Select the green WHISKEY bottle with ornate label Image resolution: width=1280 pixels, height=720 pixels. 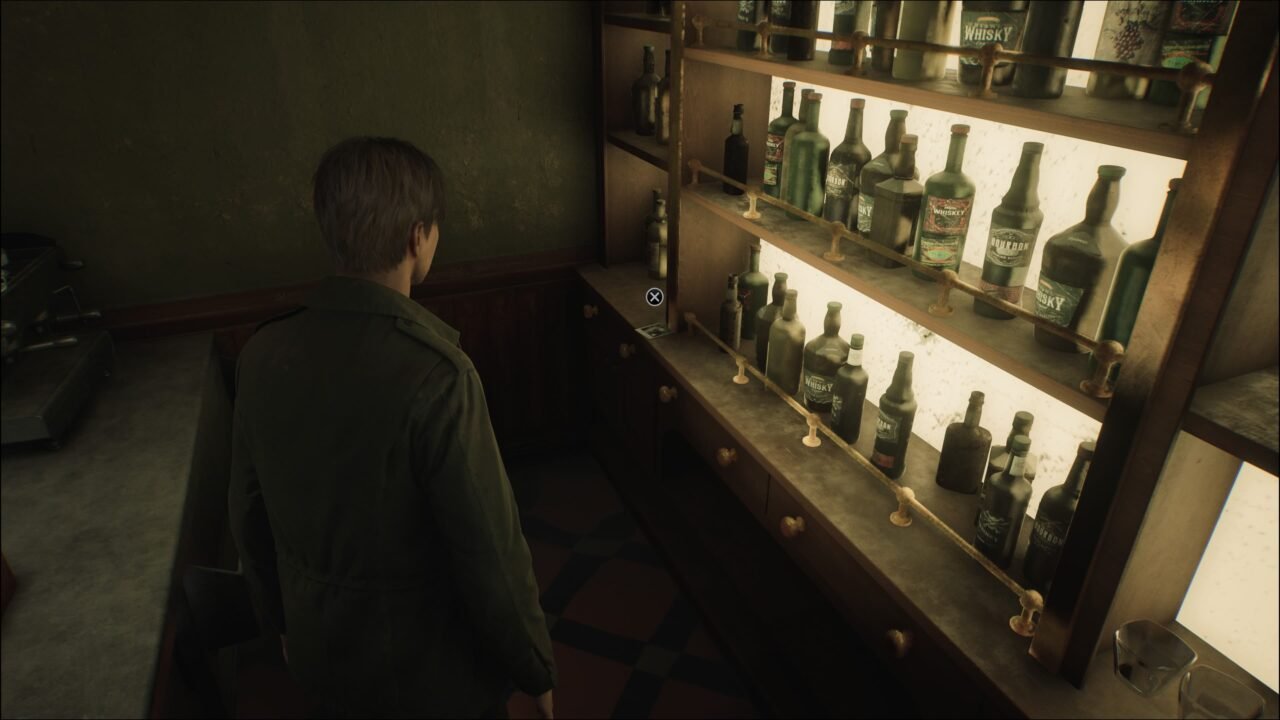[x=946, y=213]
